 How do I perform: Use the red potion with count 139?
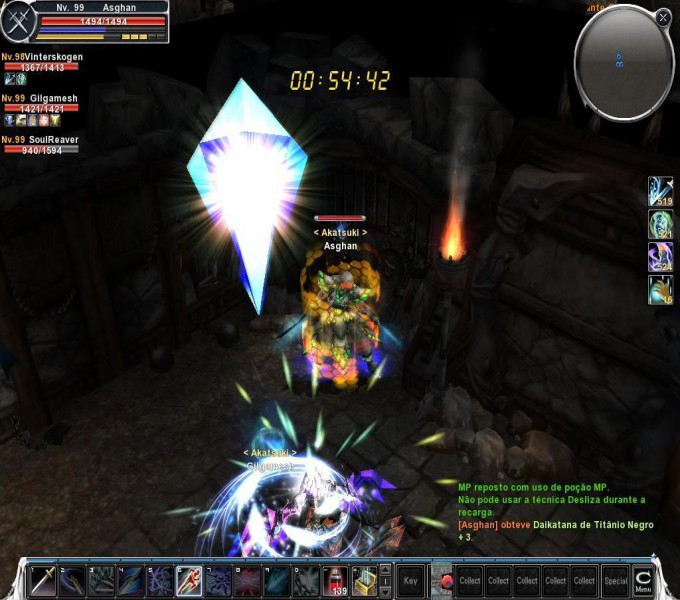click(337, 580)
